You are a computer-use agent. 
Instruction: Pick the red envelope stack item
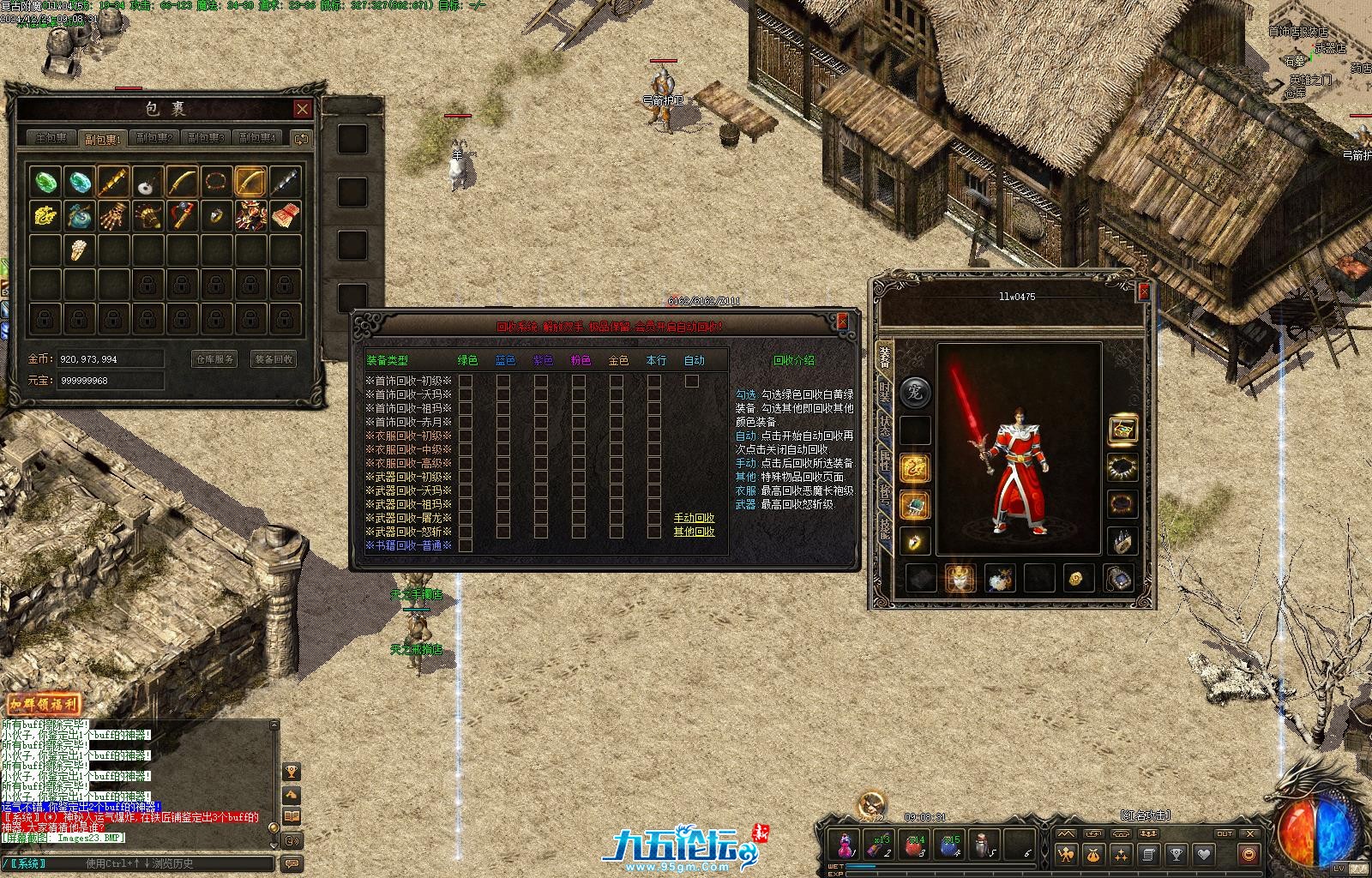click(x=286, y=215)
